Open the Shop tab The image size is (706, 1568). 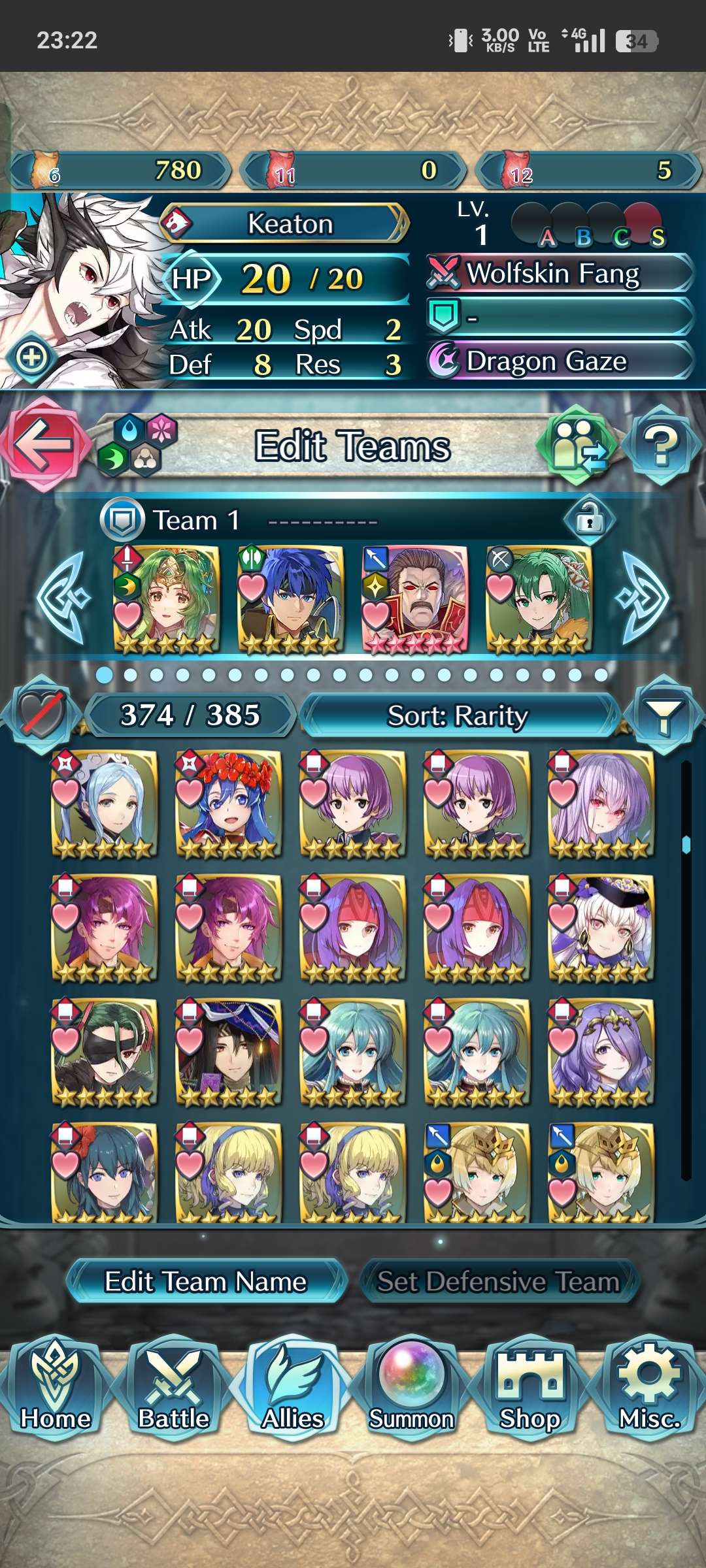click(x=530, y=1385)
